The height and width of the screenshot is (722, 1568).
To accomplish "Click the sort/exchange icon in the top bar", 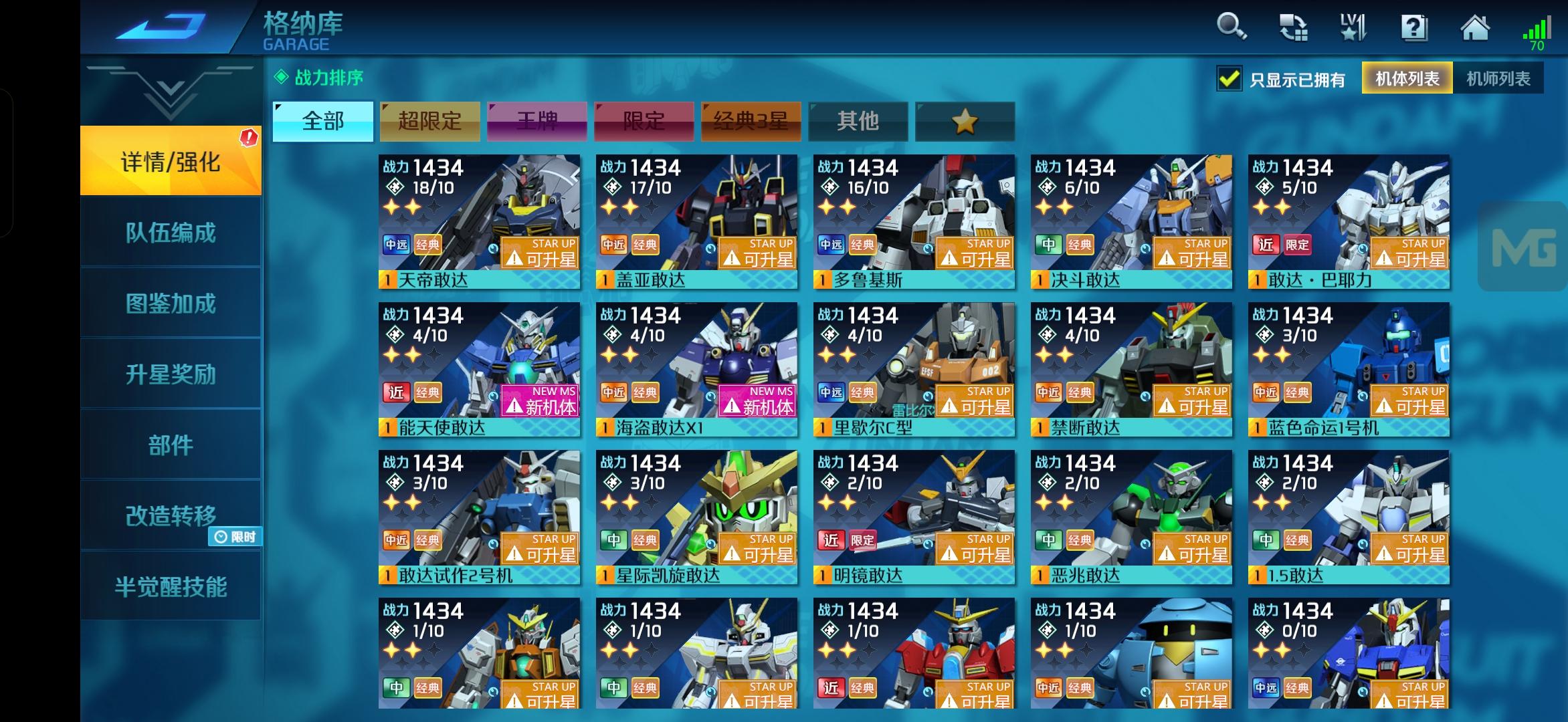I will (1294, 28).
